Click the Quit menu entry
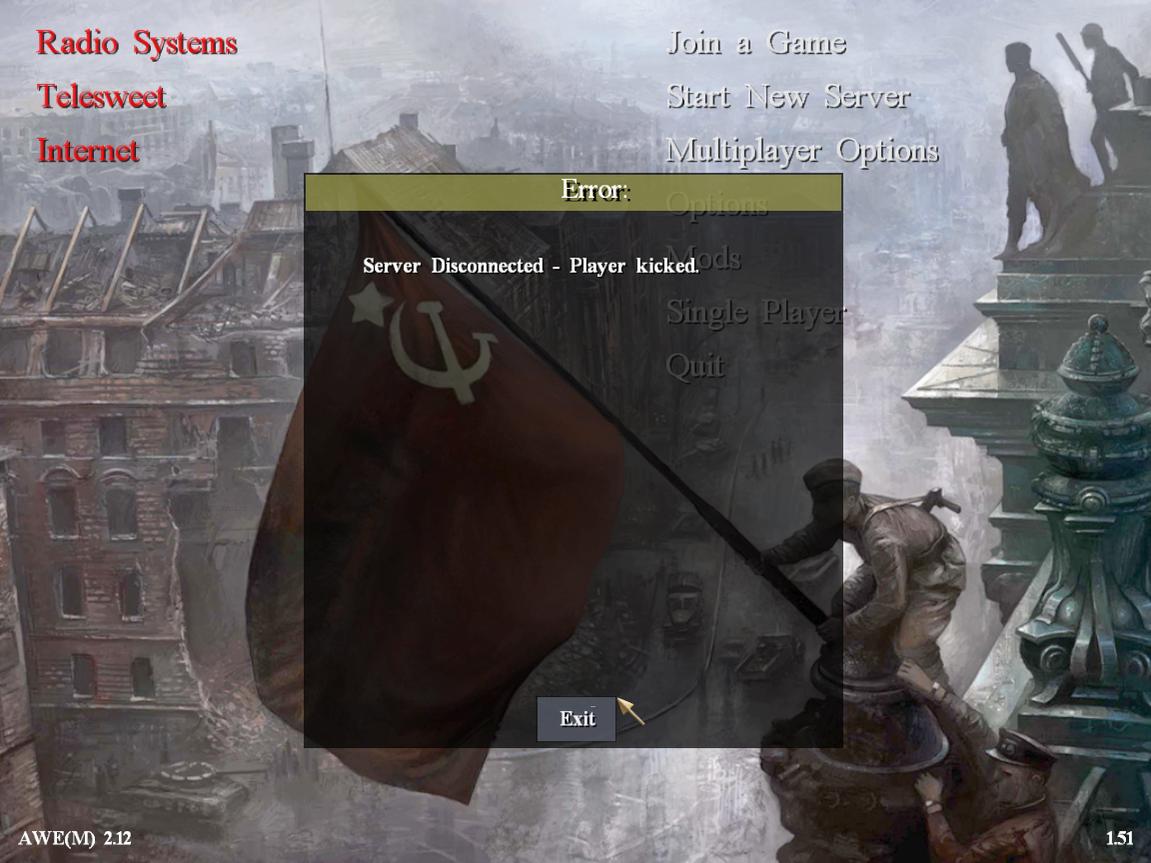This screenshot has height=863, width=1151. tap(695, 366)
